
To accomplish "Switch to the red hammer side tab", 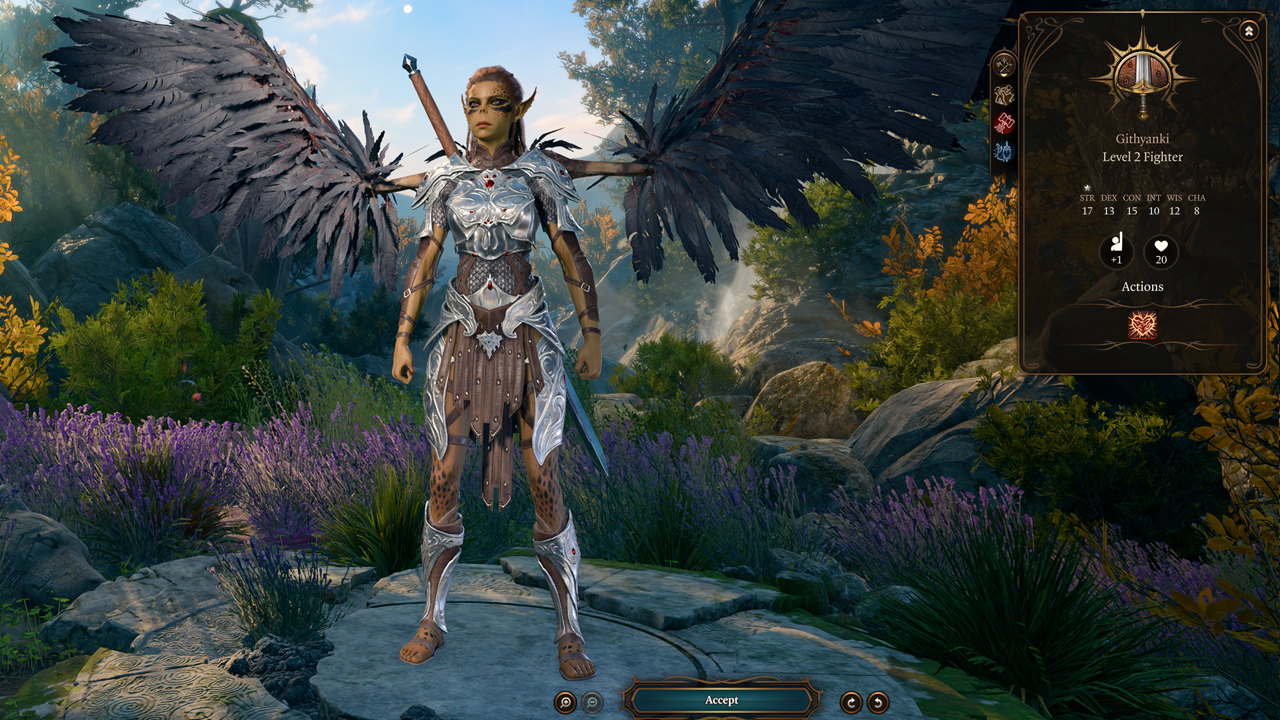I will 1004,123.
